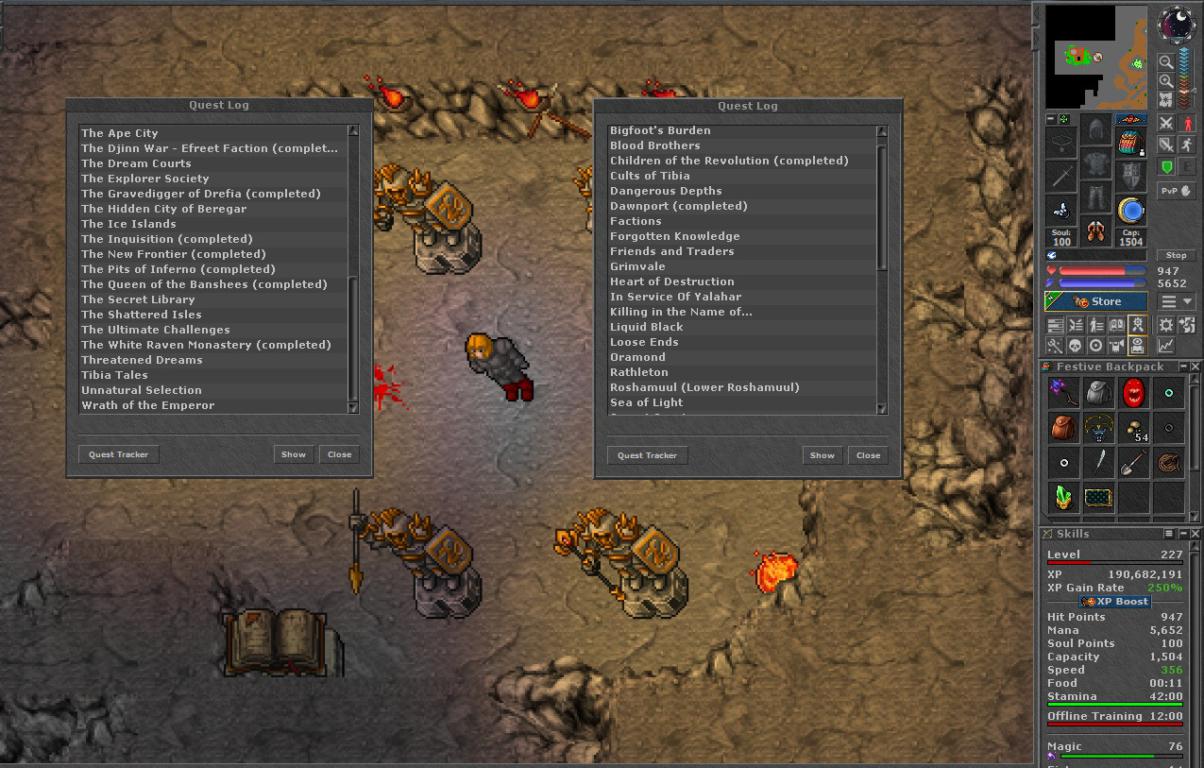Open the Wrath of the Emperor quest
Viewport: 1204px width, 768px height.
[x=148, y=405]
